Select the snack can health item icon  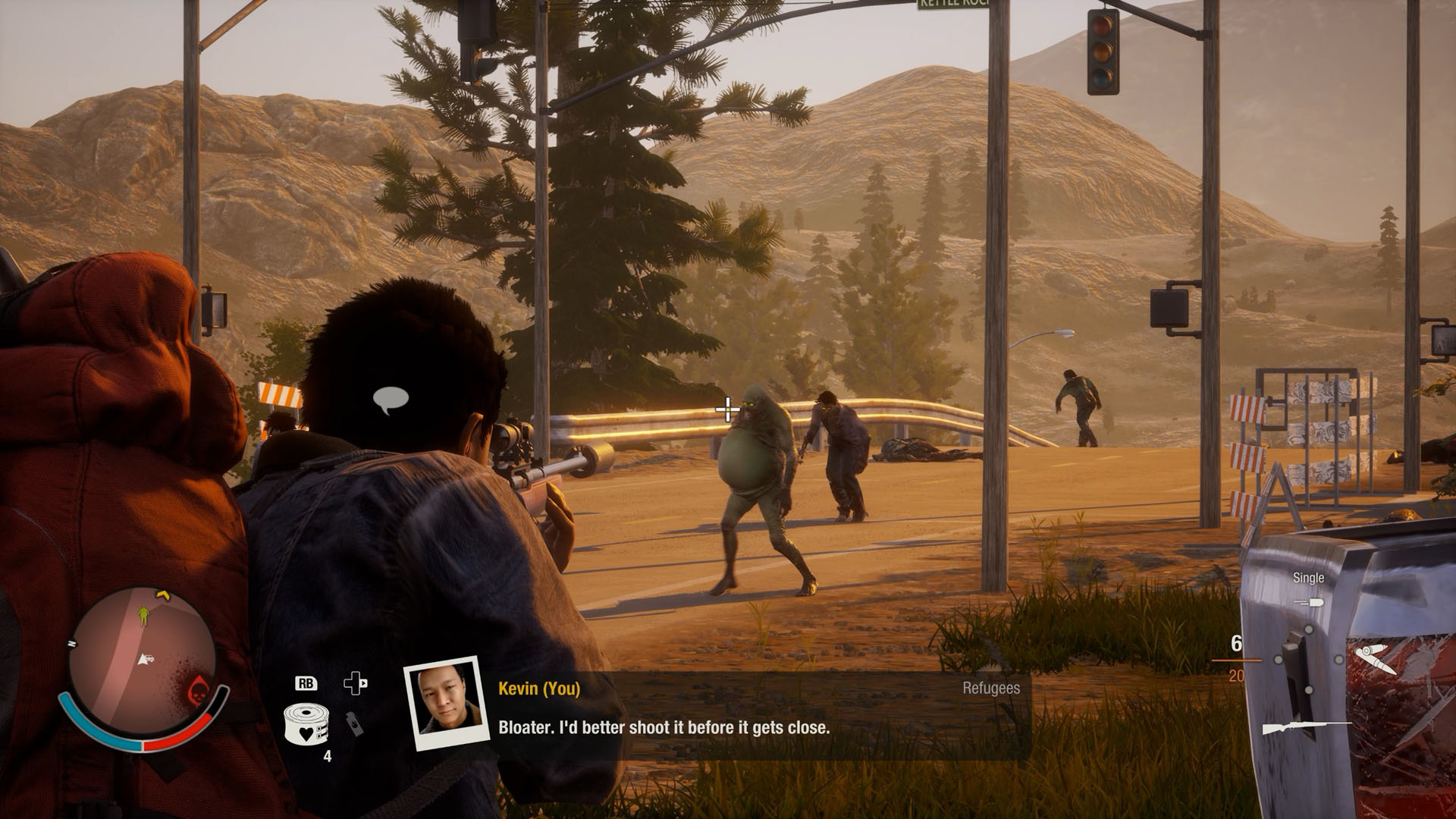pos(306,722)
